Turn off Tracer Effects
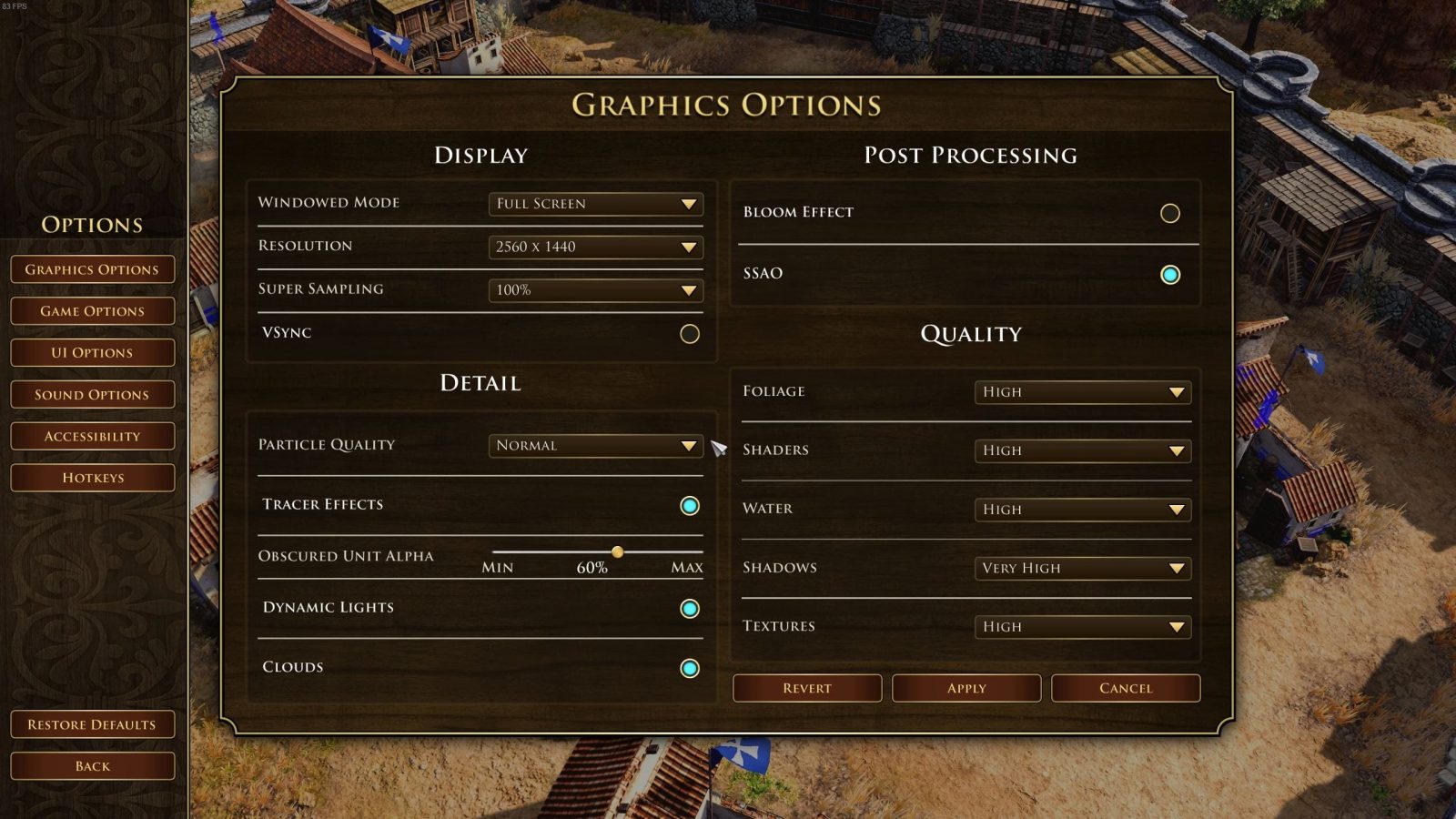This screenshot has width=1456, height=819. tap(690, 506)
